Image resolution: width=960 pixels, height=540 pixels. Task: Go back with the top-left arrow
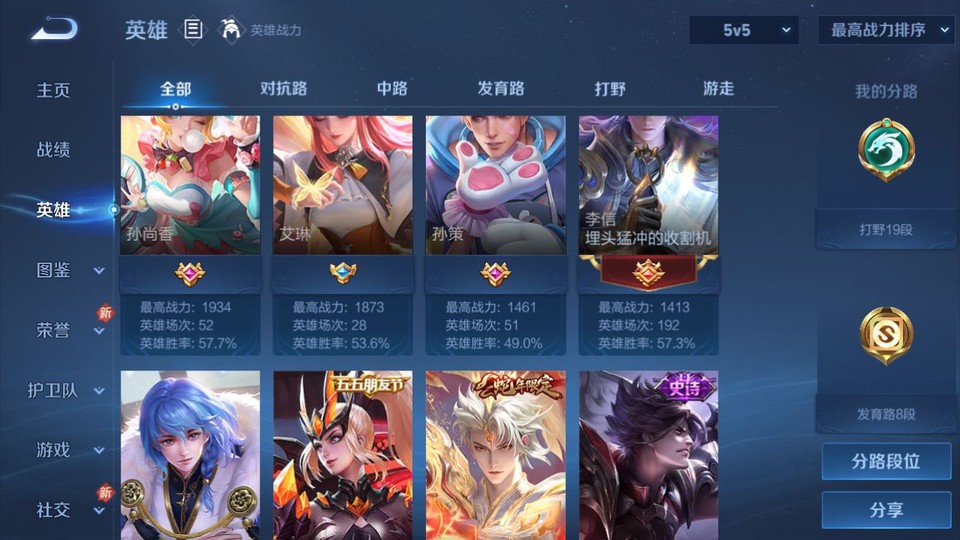pyautogui.click(x=54, y=30)
